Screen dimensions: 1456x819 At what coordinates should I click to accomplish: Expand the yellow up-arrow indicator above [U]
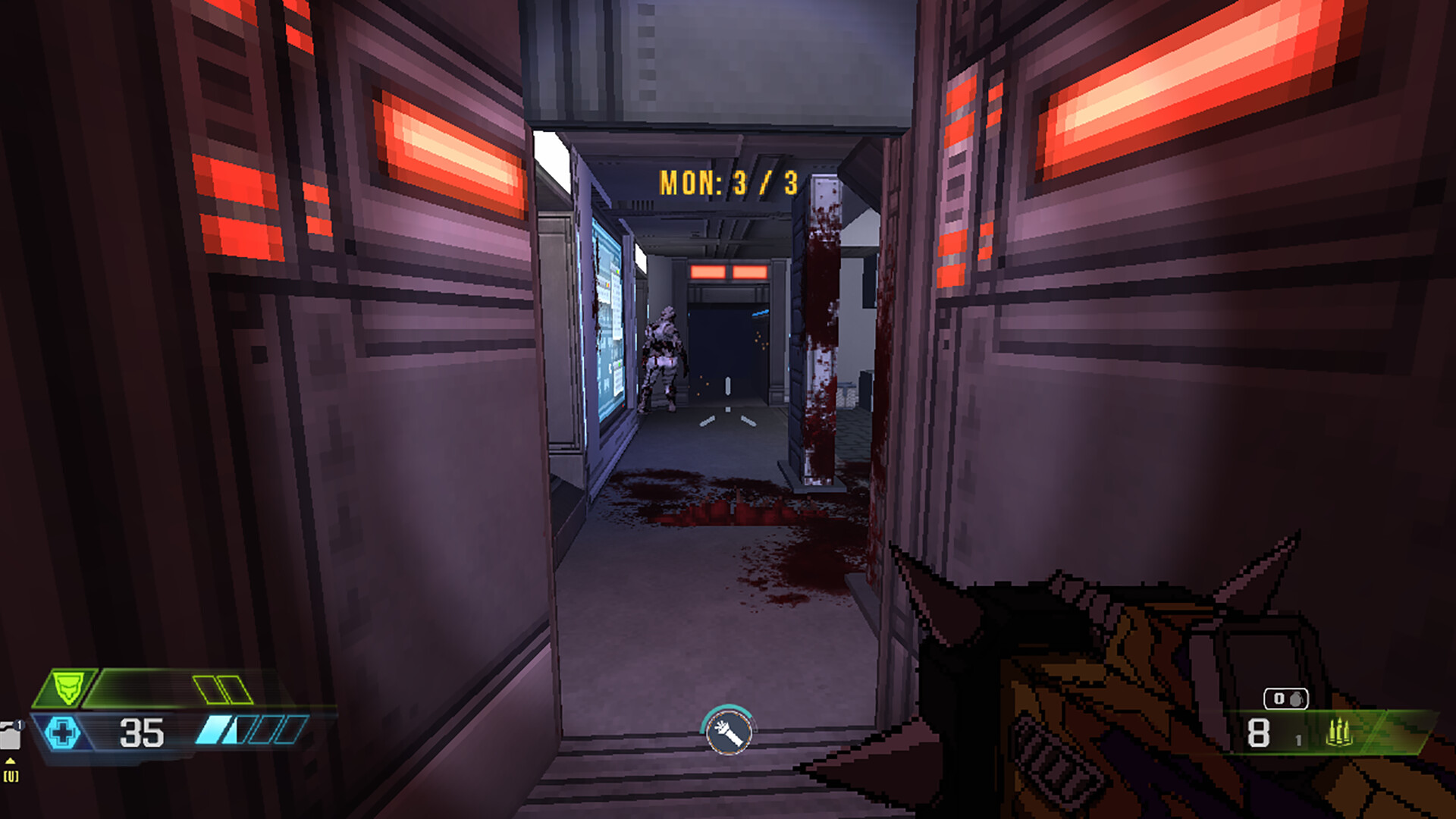pos(11,761)
